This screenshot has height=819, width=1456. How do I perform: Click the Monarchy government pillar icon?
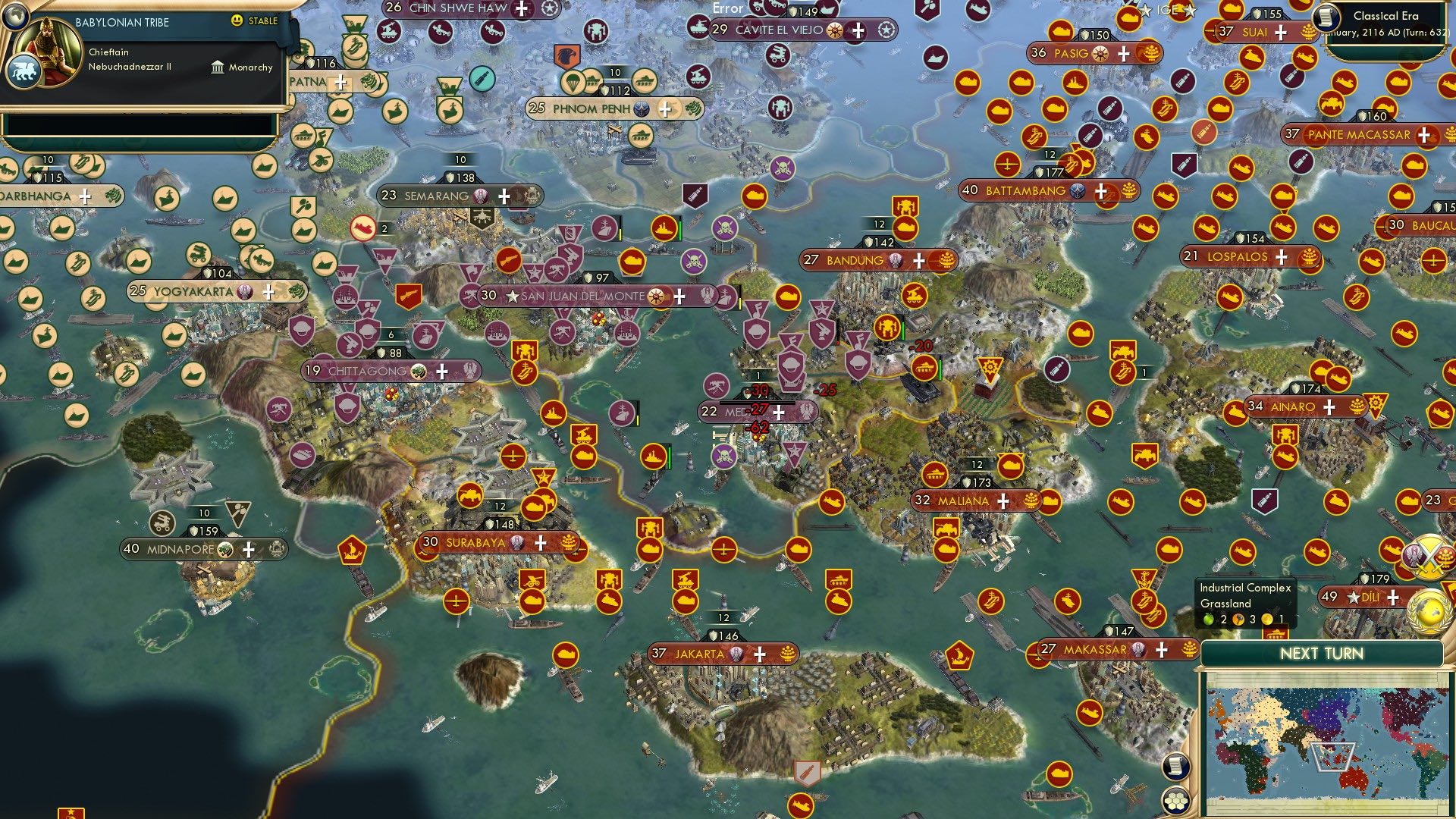click(217, 67)
